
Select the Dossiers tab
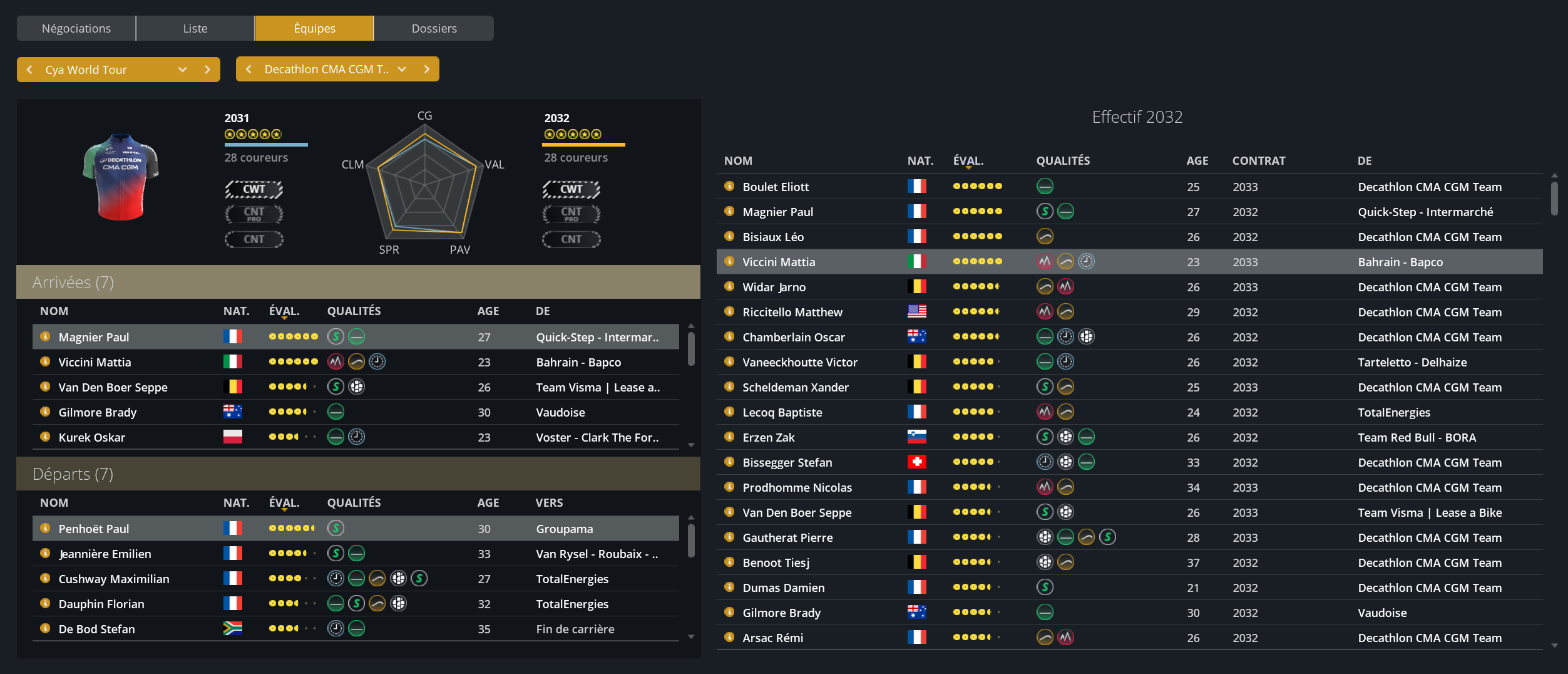tap(434, 28)
